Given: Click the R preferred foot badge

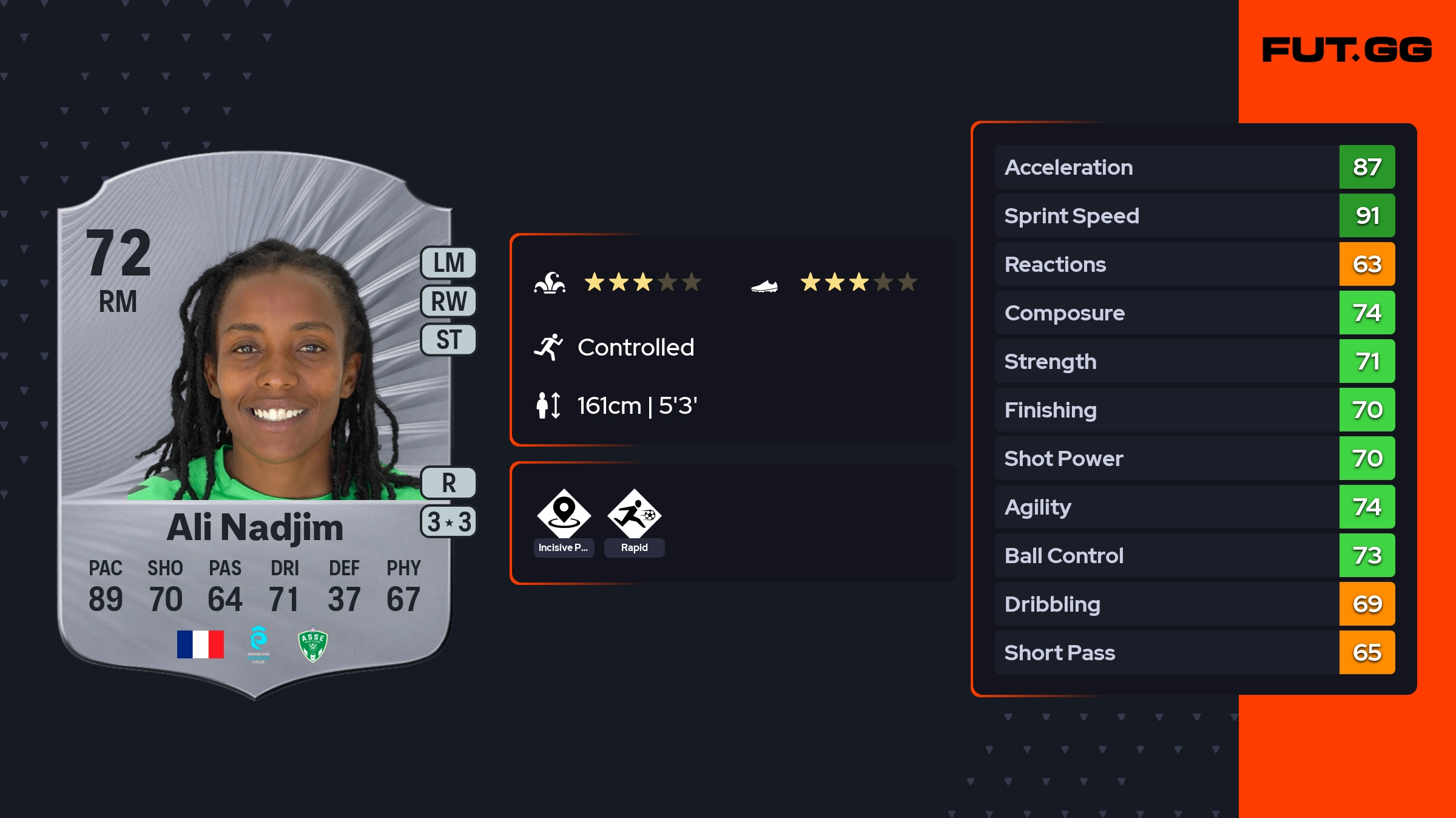Looking at the screenshot, I should [x=448, y=483].
